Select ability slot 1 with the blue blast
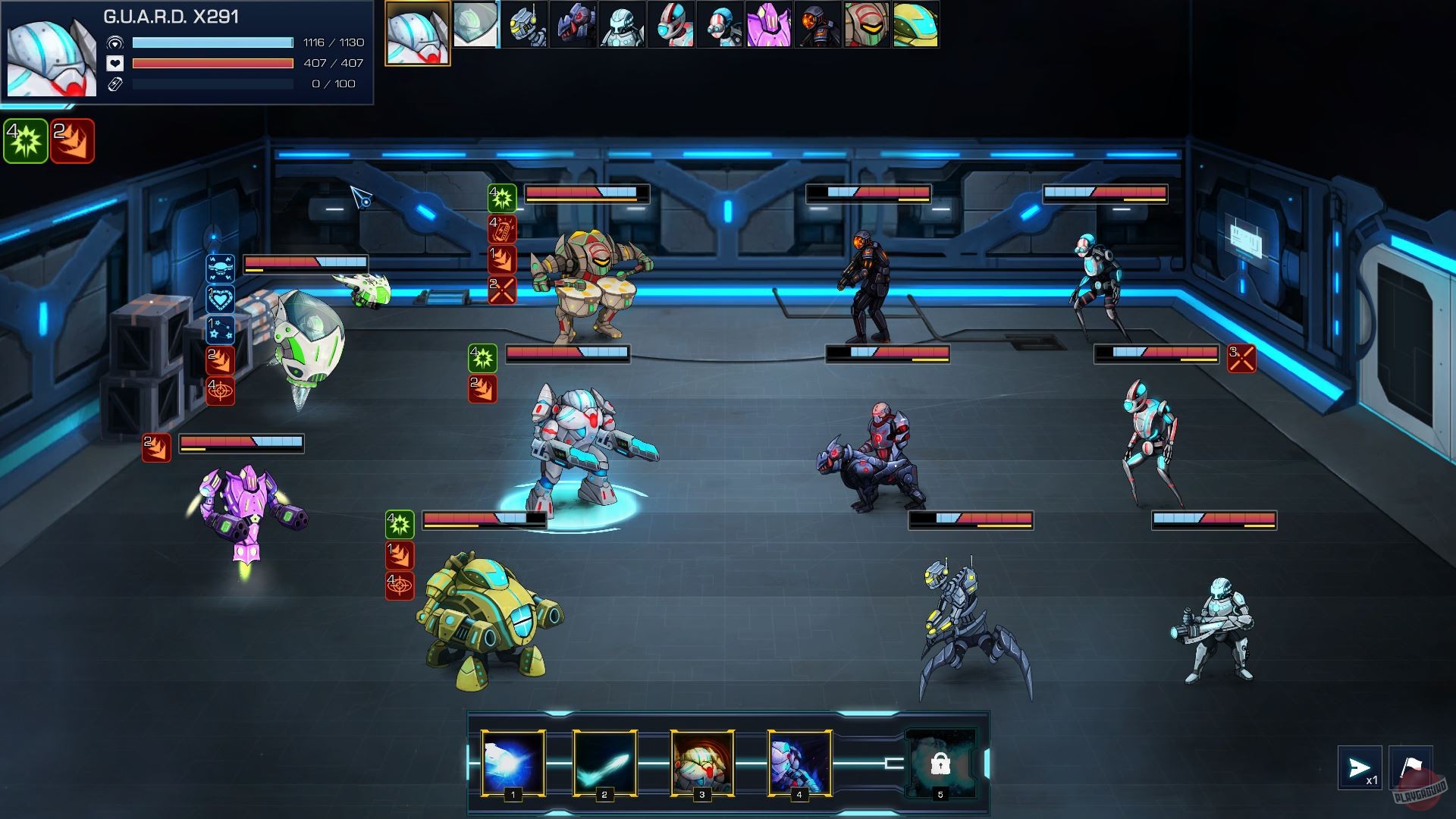The height and width of the screenshot is (819, 1456). 512,762
